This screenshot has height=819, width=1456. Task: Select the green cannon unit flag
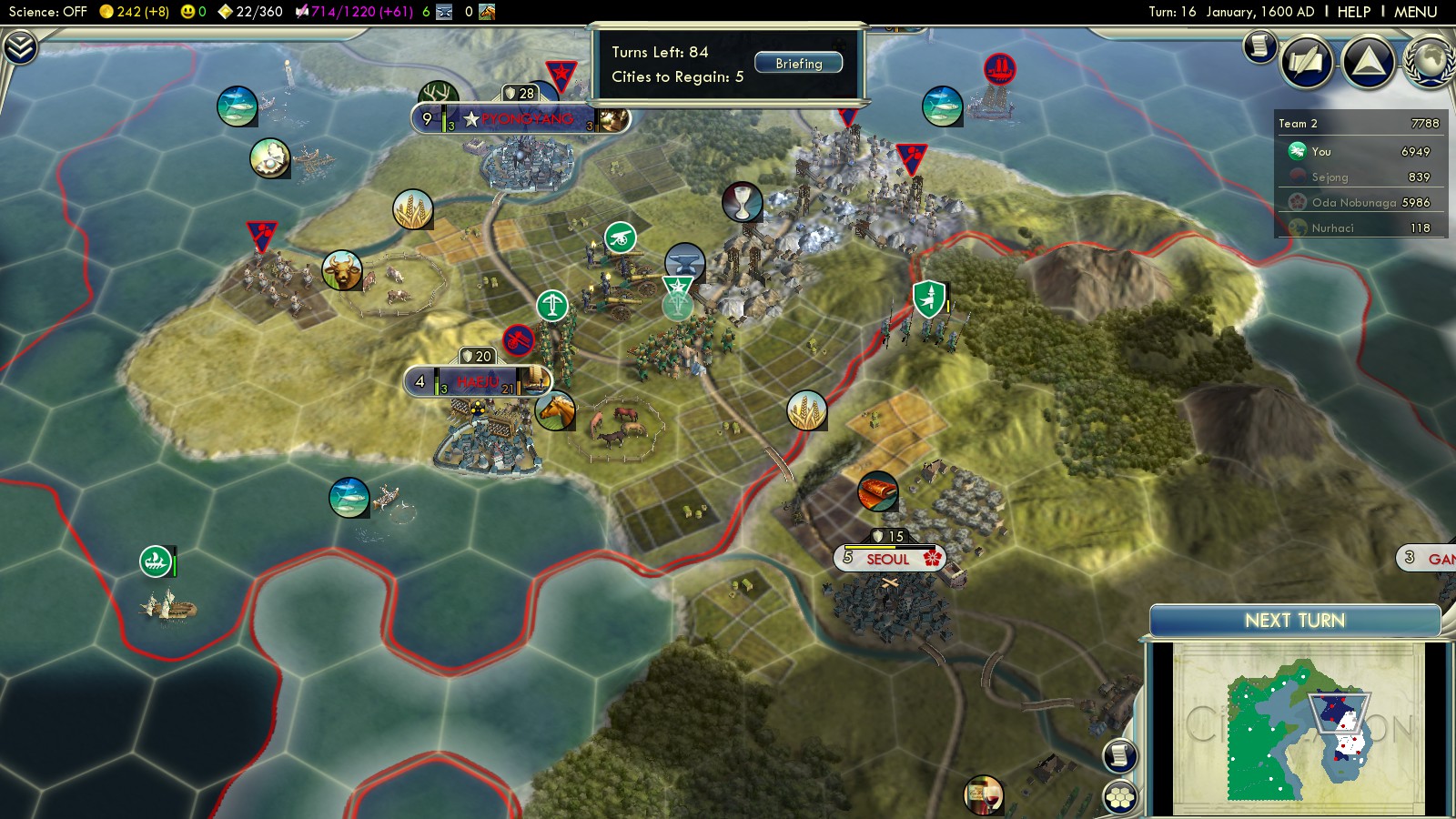[x=621, y=238]
